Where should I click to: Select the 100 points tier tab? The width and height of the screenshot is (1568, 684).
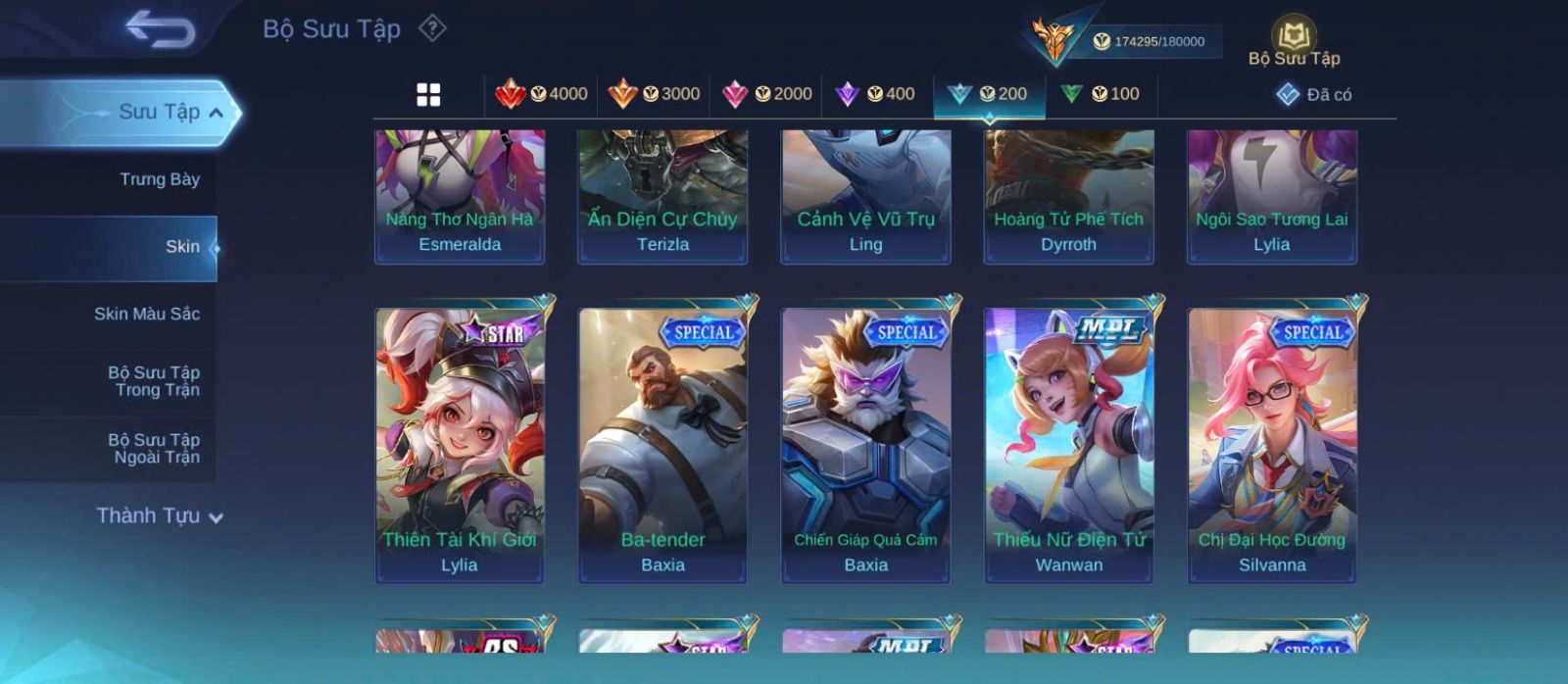coord(1101,94)
